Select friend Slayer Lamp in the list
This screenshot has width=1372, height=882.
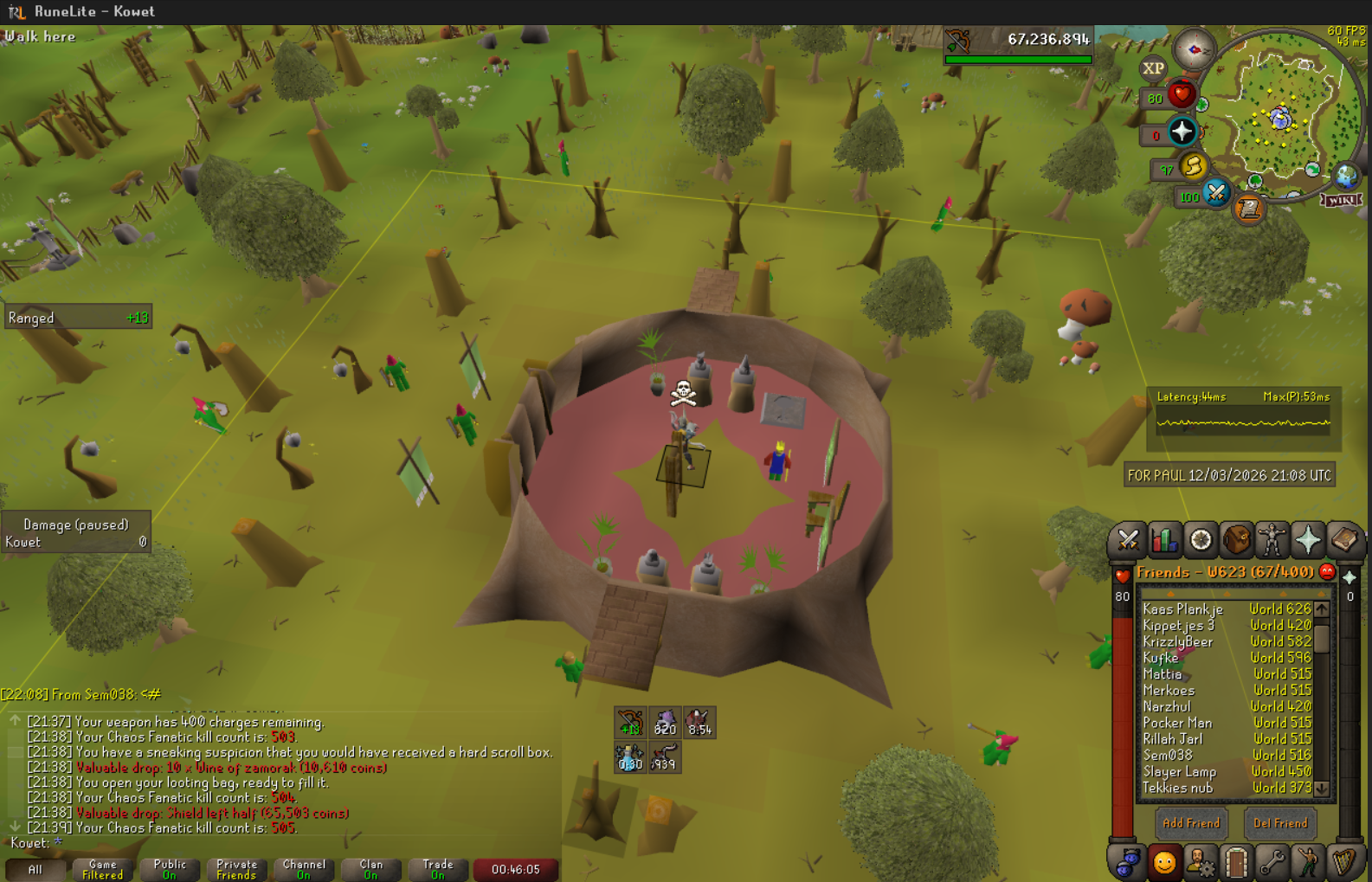click(1179, 771)
